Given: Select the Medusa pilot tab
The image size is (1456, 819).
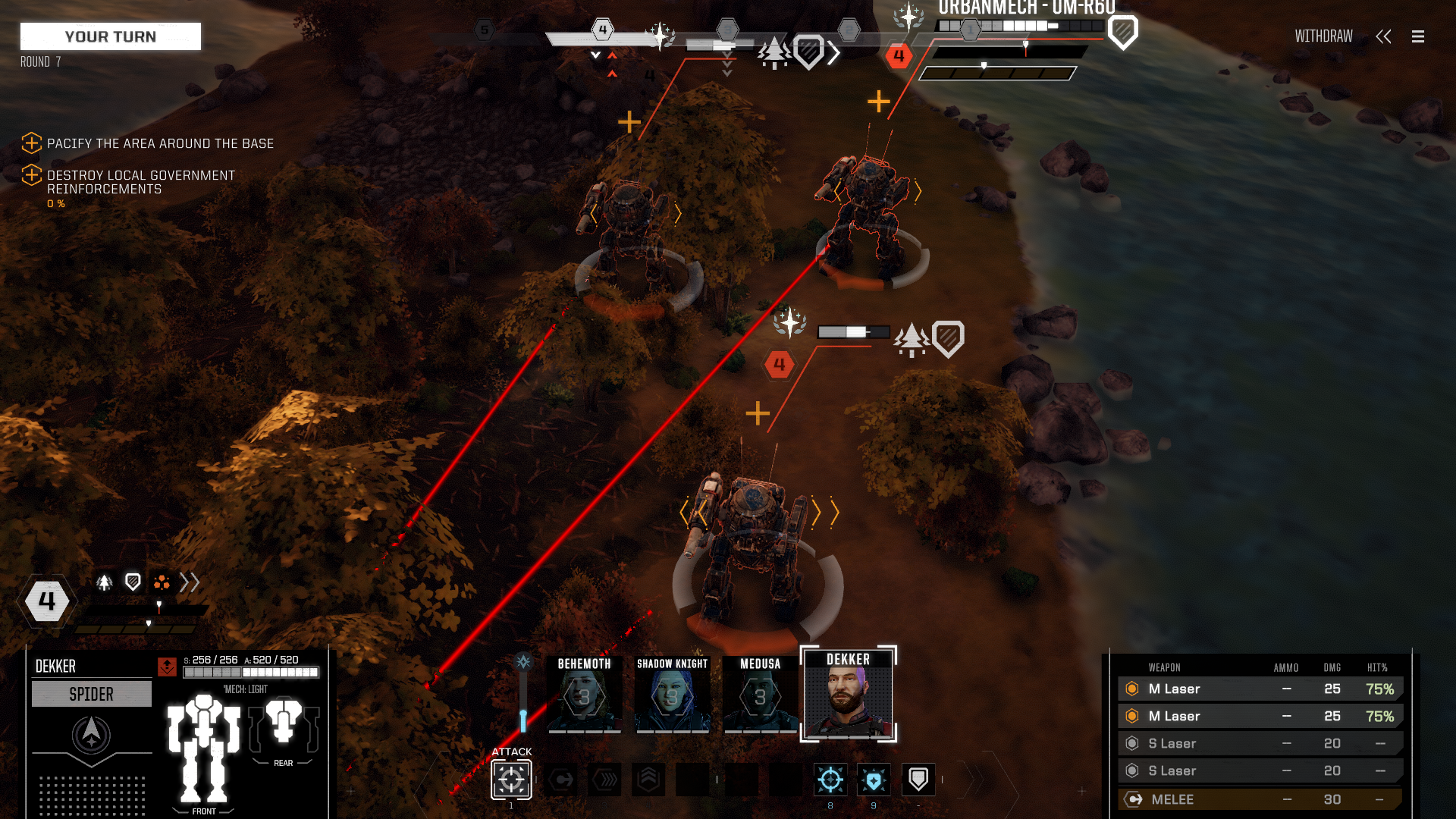Looking at the screenshot, I should [x=760, y=694].
